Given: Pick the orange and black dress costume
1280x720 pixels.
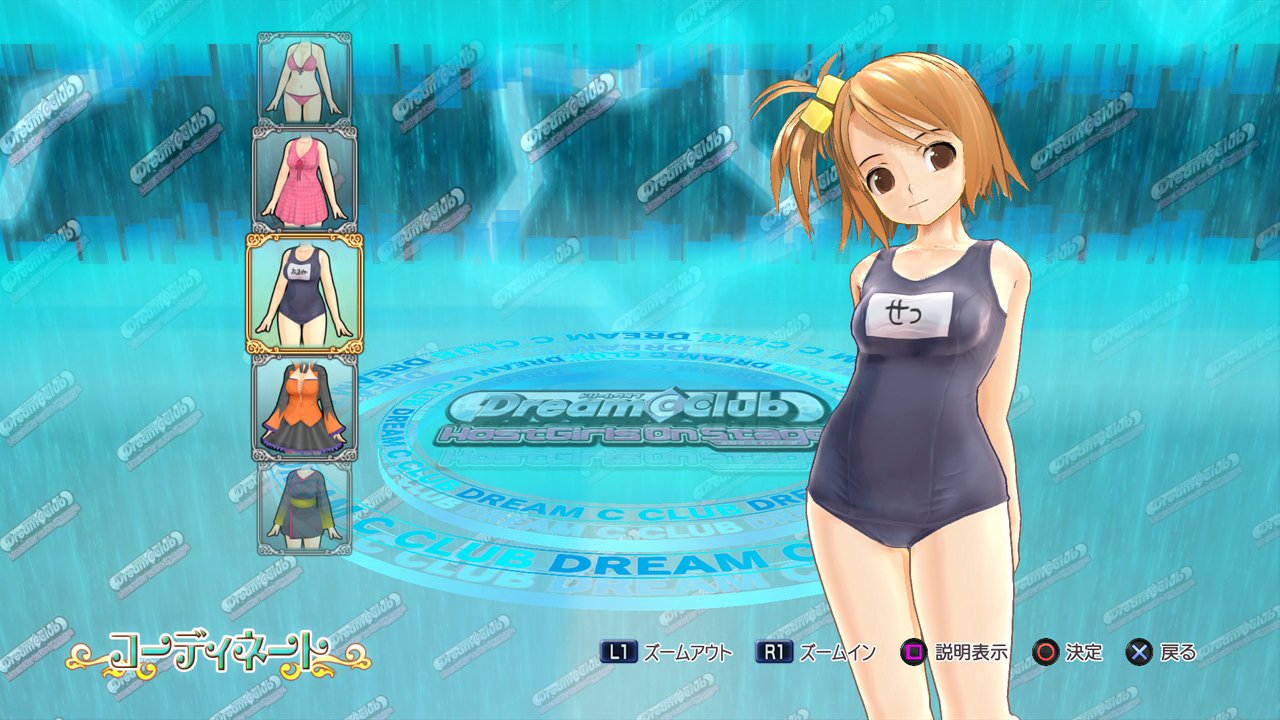Looking at the screenshot, I should tap(305, 408).
